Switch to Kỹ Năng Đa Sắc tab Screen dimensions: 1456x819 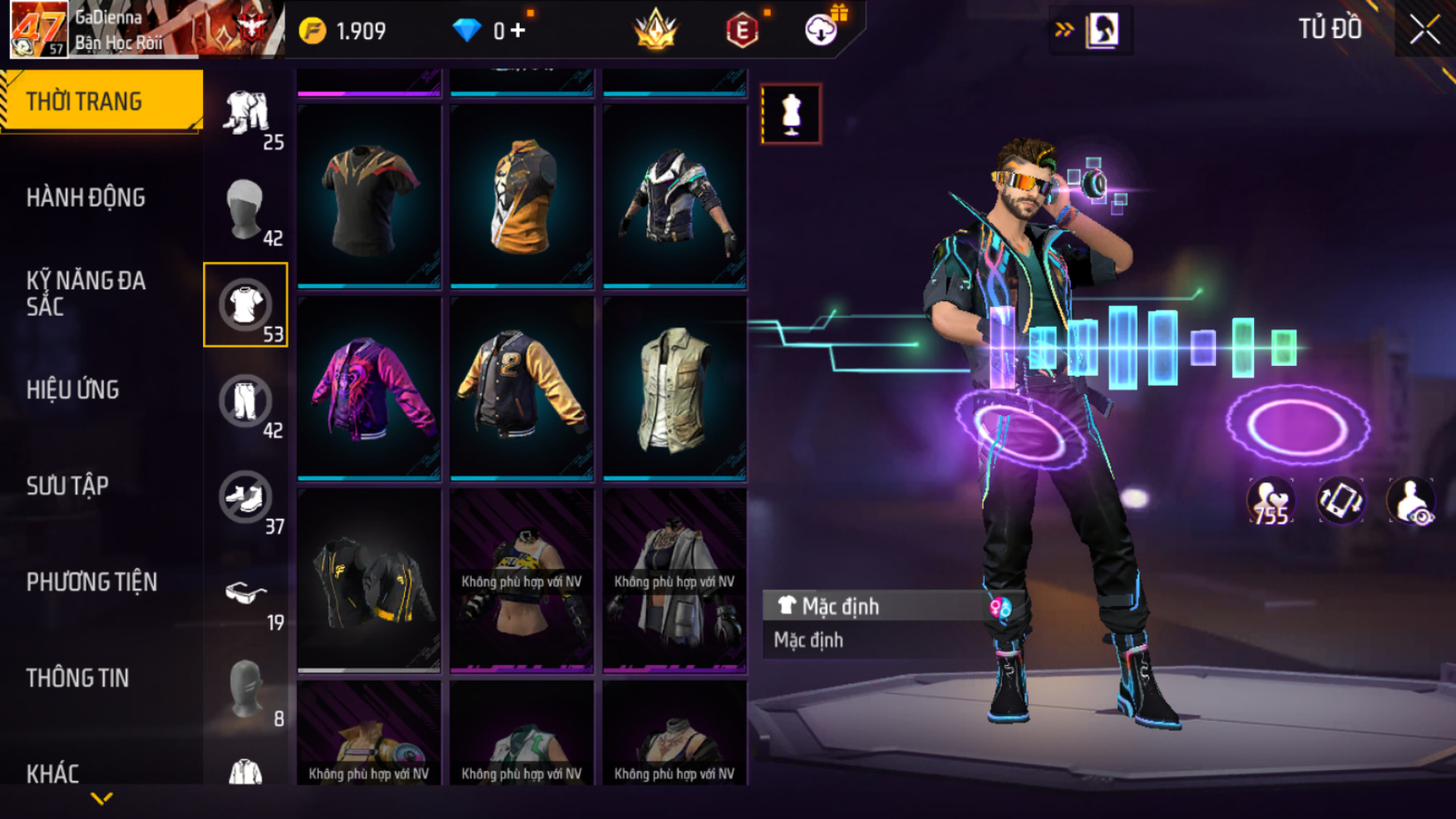(x=86, y=294)
